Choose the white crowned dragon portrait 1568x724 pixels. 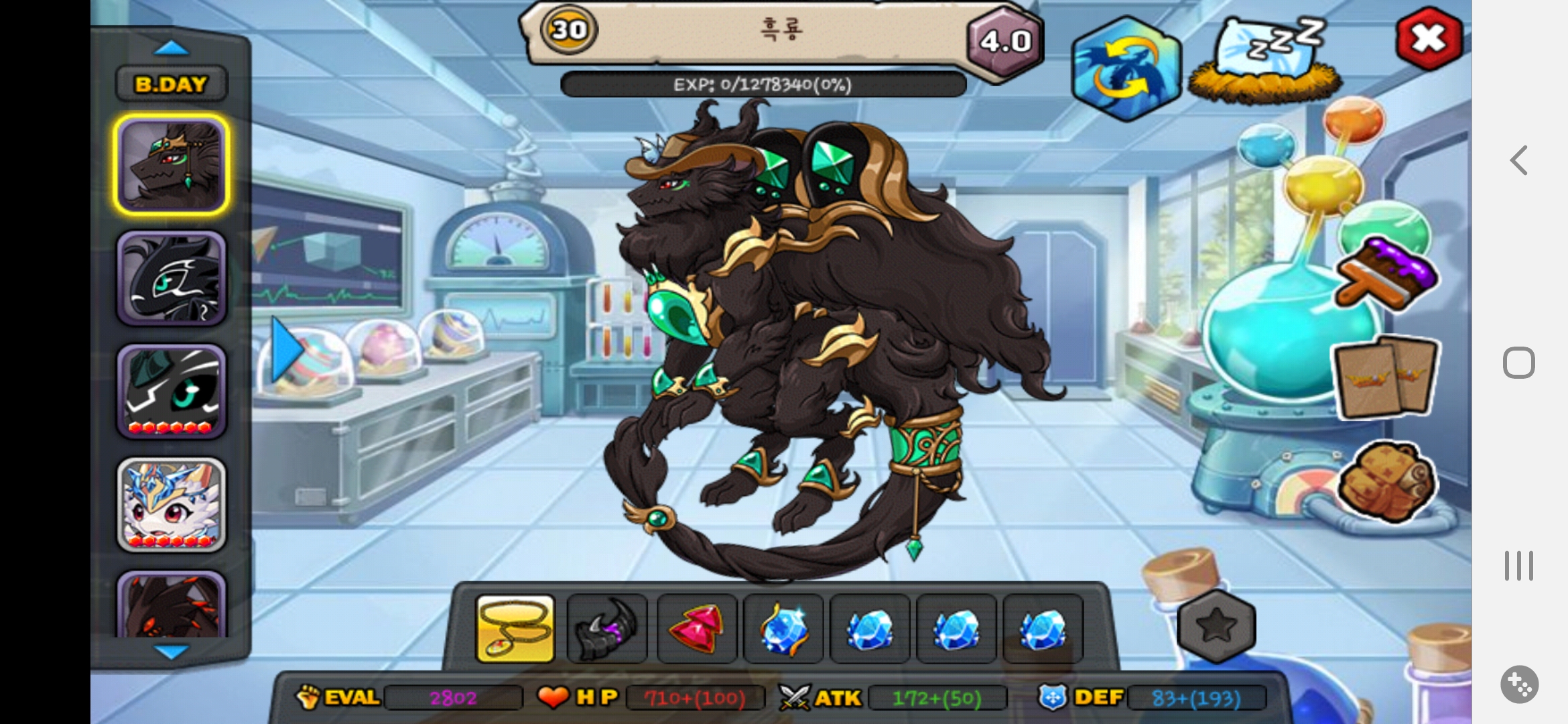coord(172,505)
